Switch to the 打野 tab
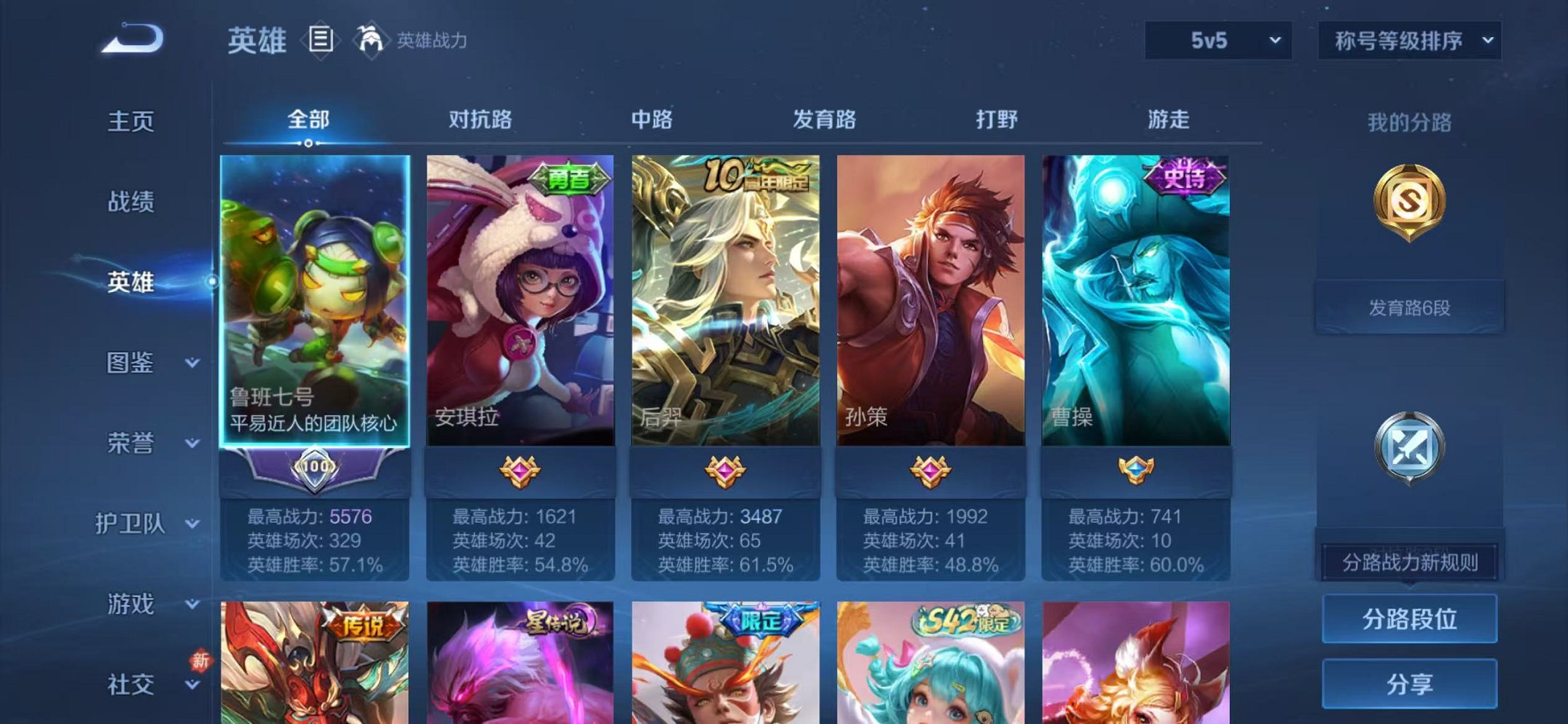1568x724 pixels. pos(997,121)
